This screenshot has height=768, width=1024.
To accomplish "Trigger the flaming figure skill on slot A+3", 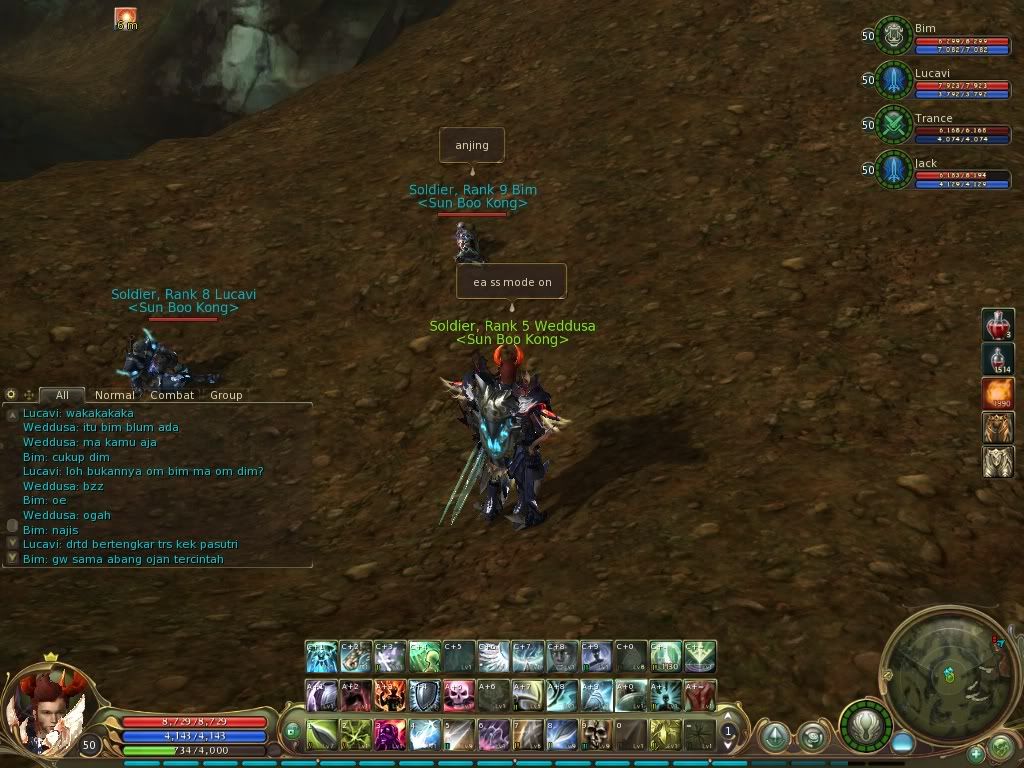I will coord(390,695).
